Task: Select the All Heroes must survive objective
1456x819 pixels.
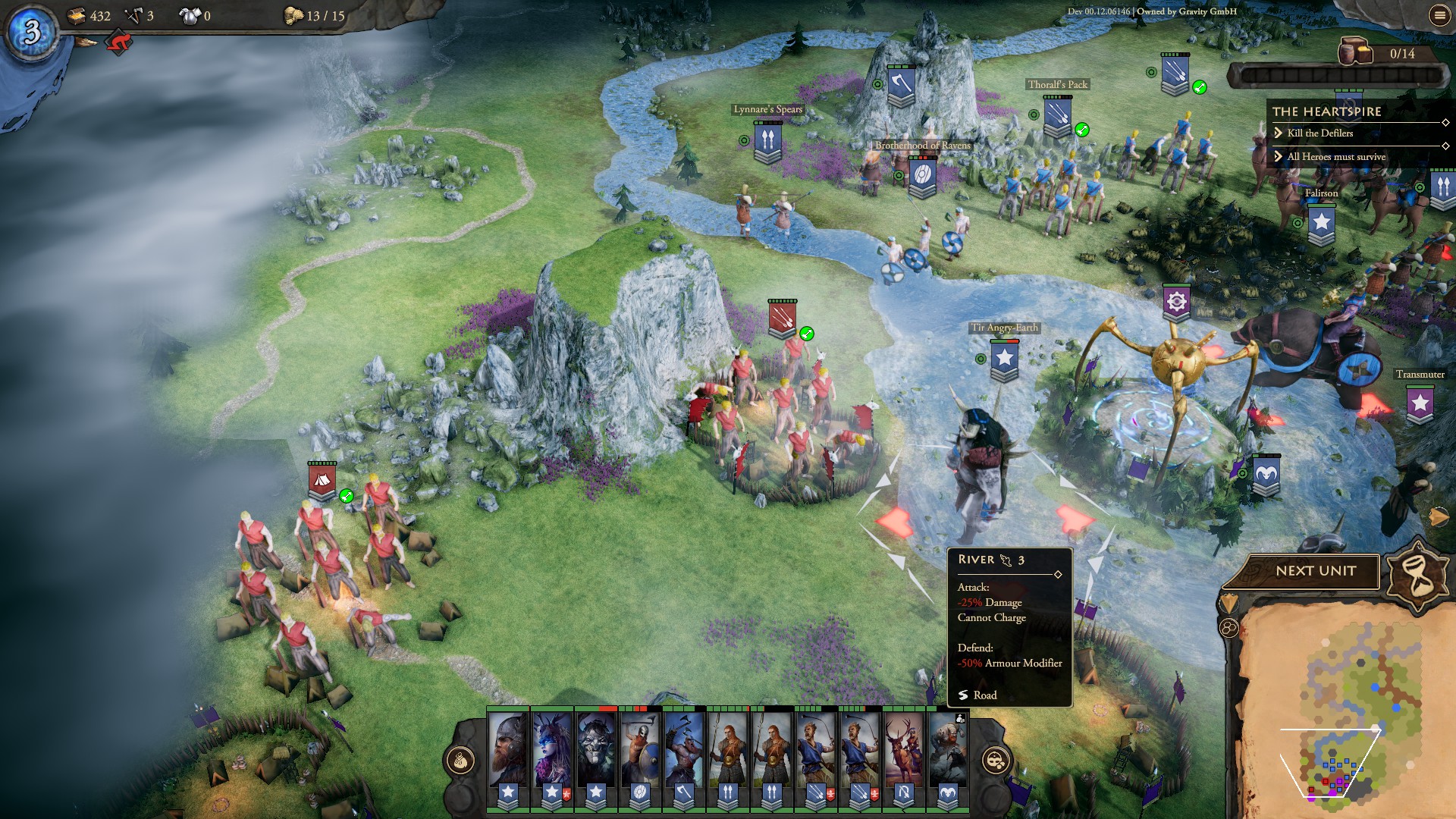Action: [1335, 157]
